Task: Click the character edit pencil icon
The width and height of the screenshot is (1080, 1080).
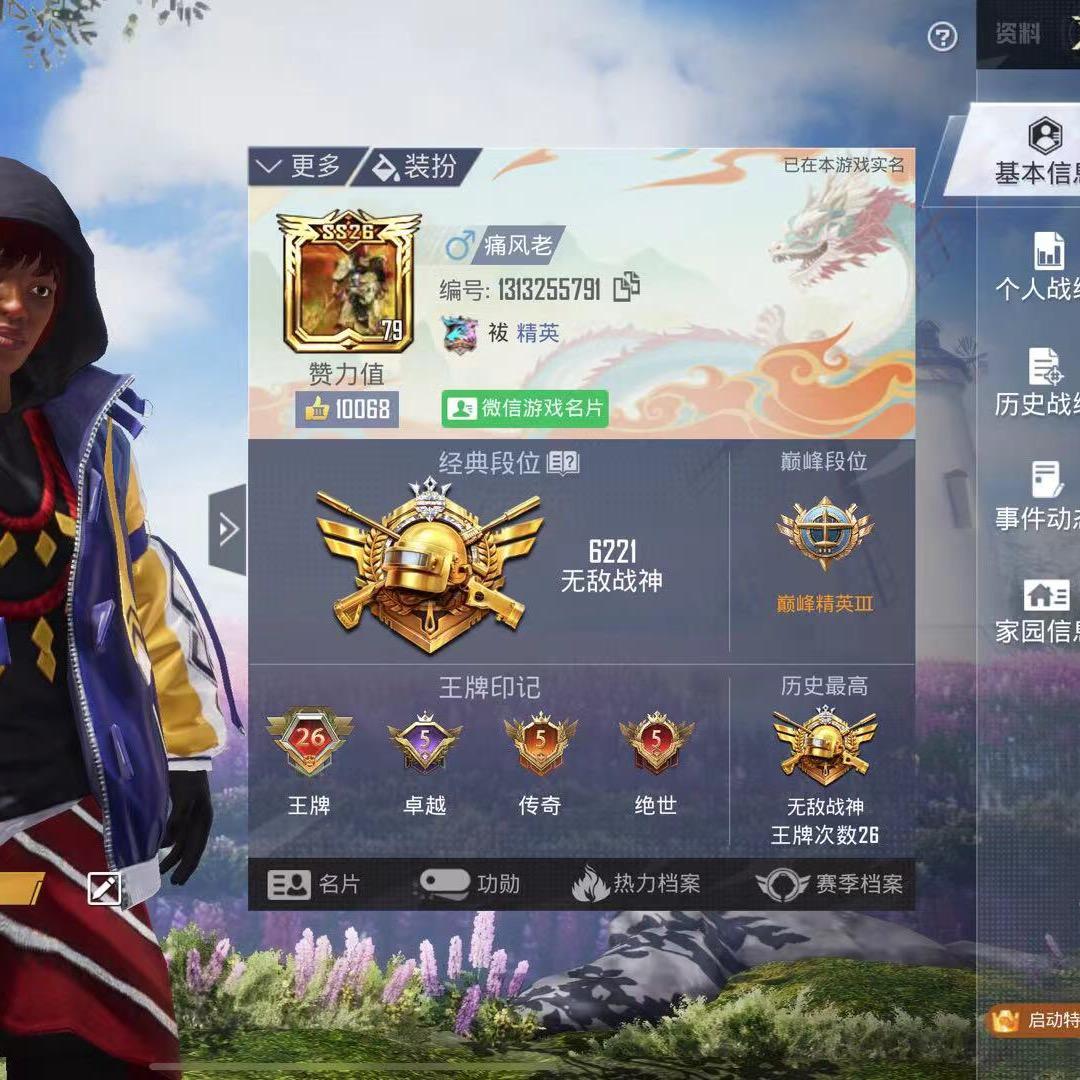Action: [x=105, y=887]
